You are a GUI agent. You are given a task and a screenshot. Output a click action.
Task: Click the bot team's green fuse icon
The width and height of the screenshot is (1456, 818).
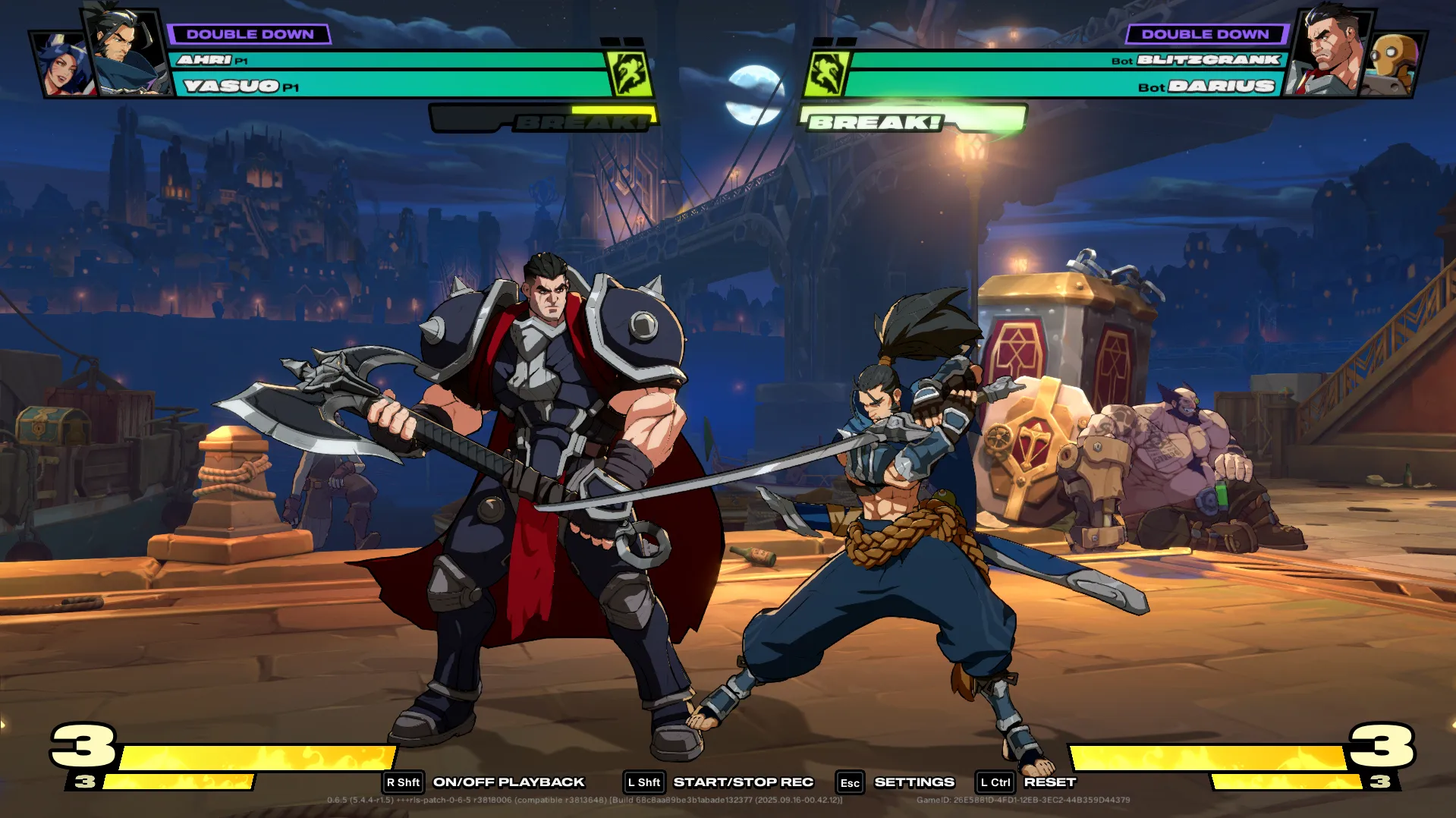[x=826, y=74]
